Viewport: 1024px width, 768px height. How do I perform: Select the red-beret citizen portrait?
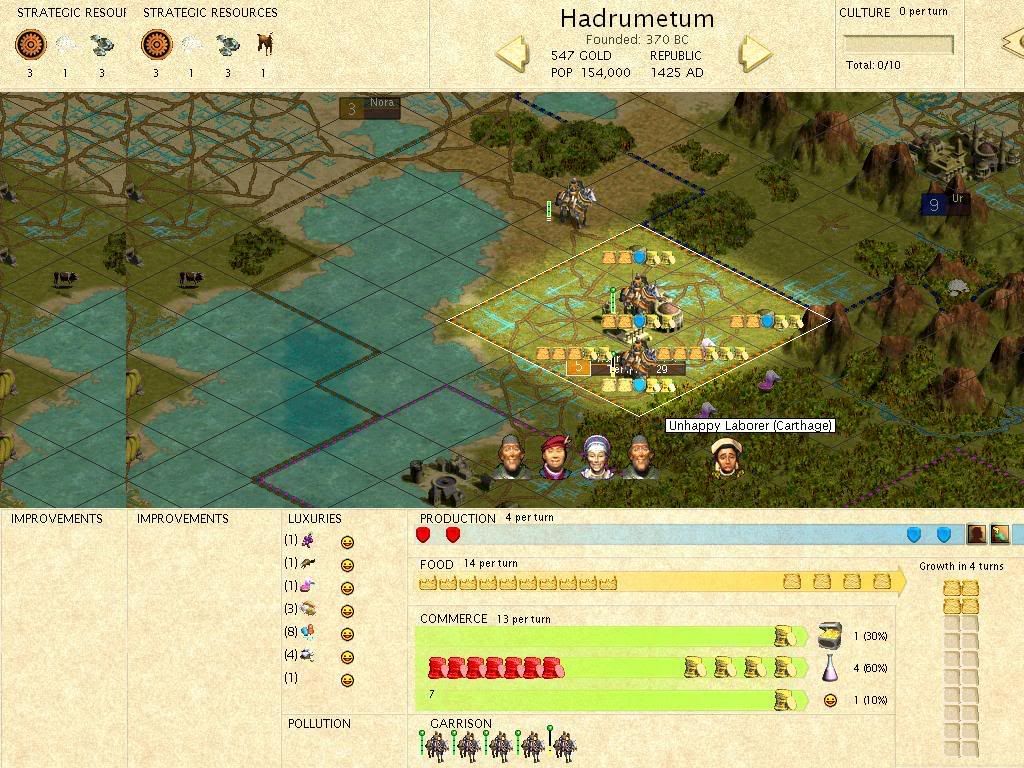coord(553,458)
